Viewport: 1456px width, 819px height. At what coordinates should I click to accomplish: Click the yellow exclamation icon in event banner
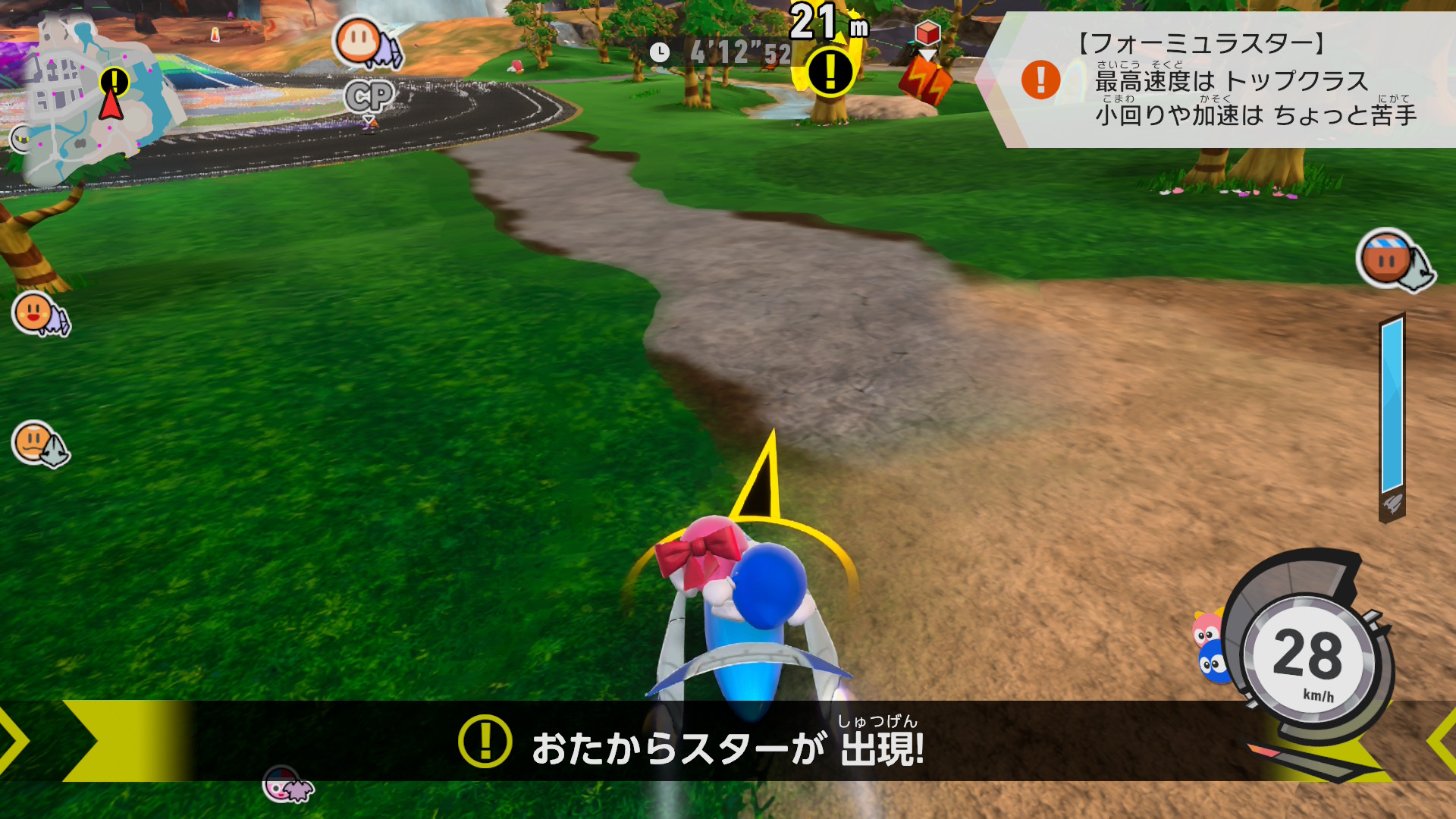pyautogui.click(x=485, y=742)
